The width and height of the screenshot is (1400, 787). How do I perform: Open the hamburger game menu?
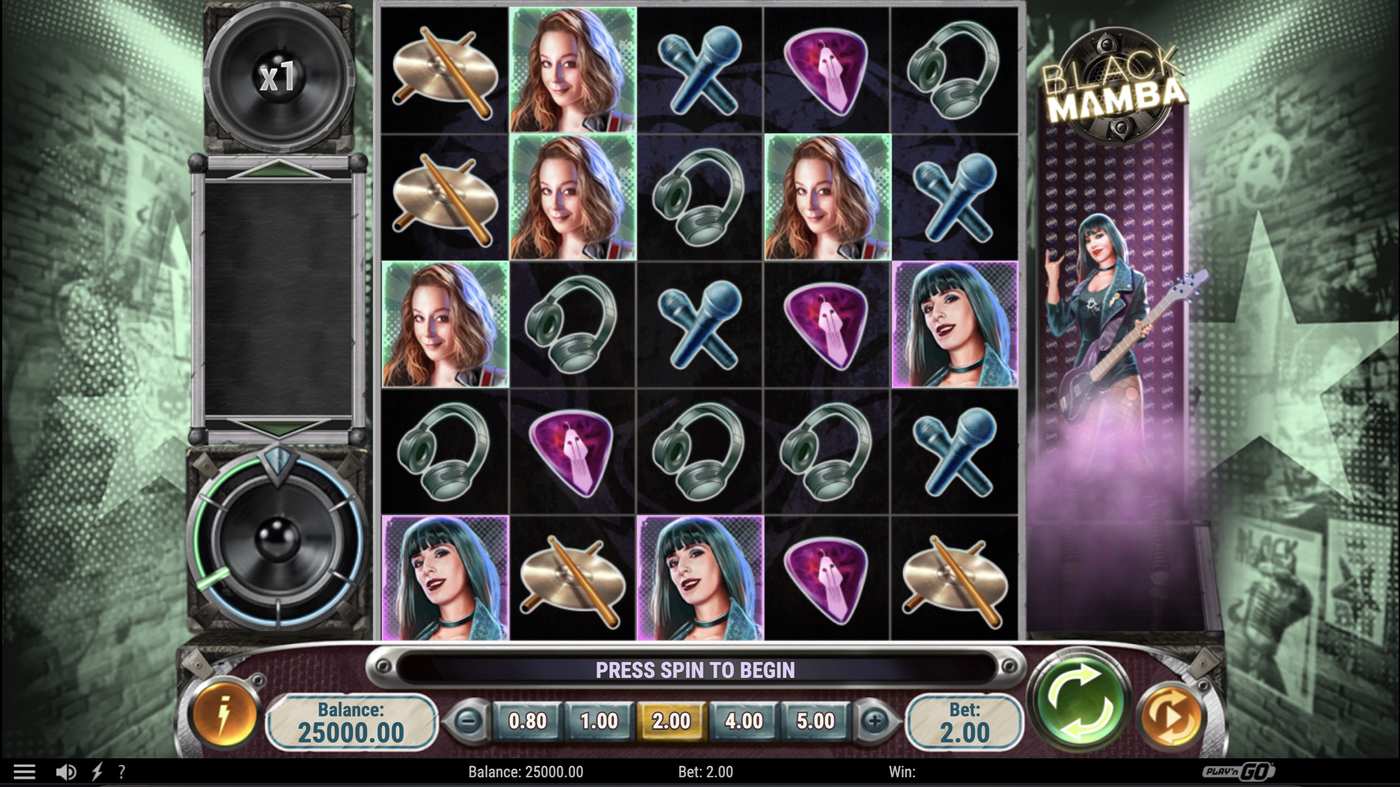click(24, 770)
